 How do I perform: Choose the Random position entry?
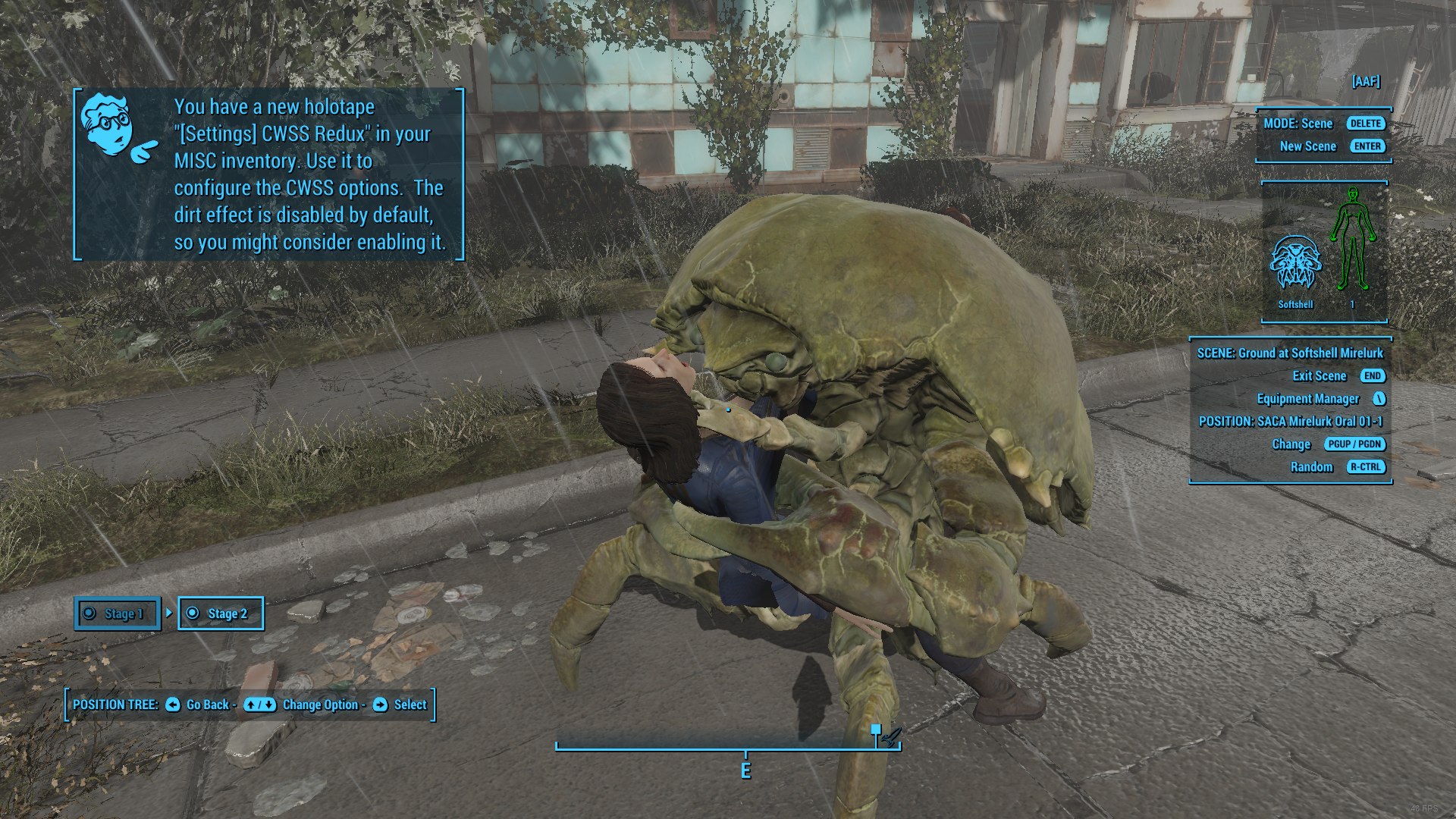point(1312,467)
